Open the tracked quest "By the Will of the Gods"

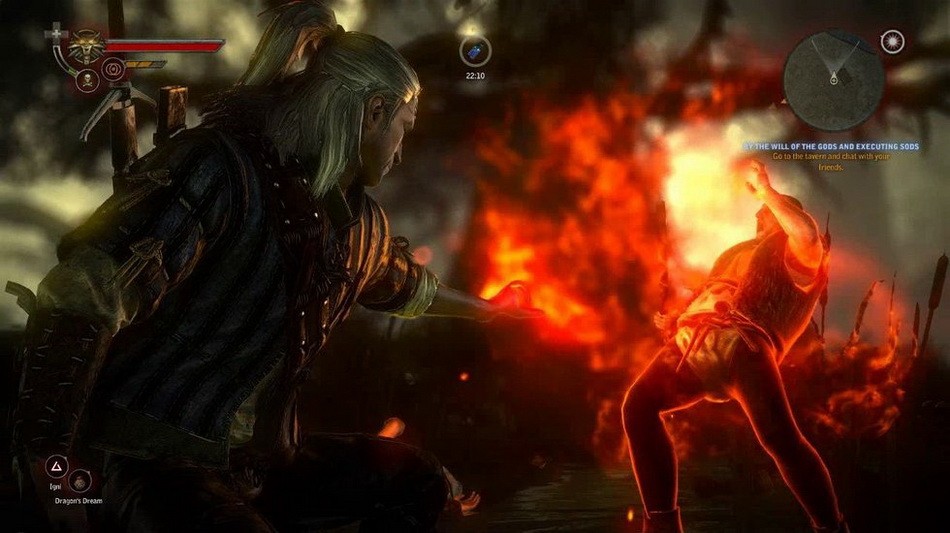coord(829,146)
